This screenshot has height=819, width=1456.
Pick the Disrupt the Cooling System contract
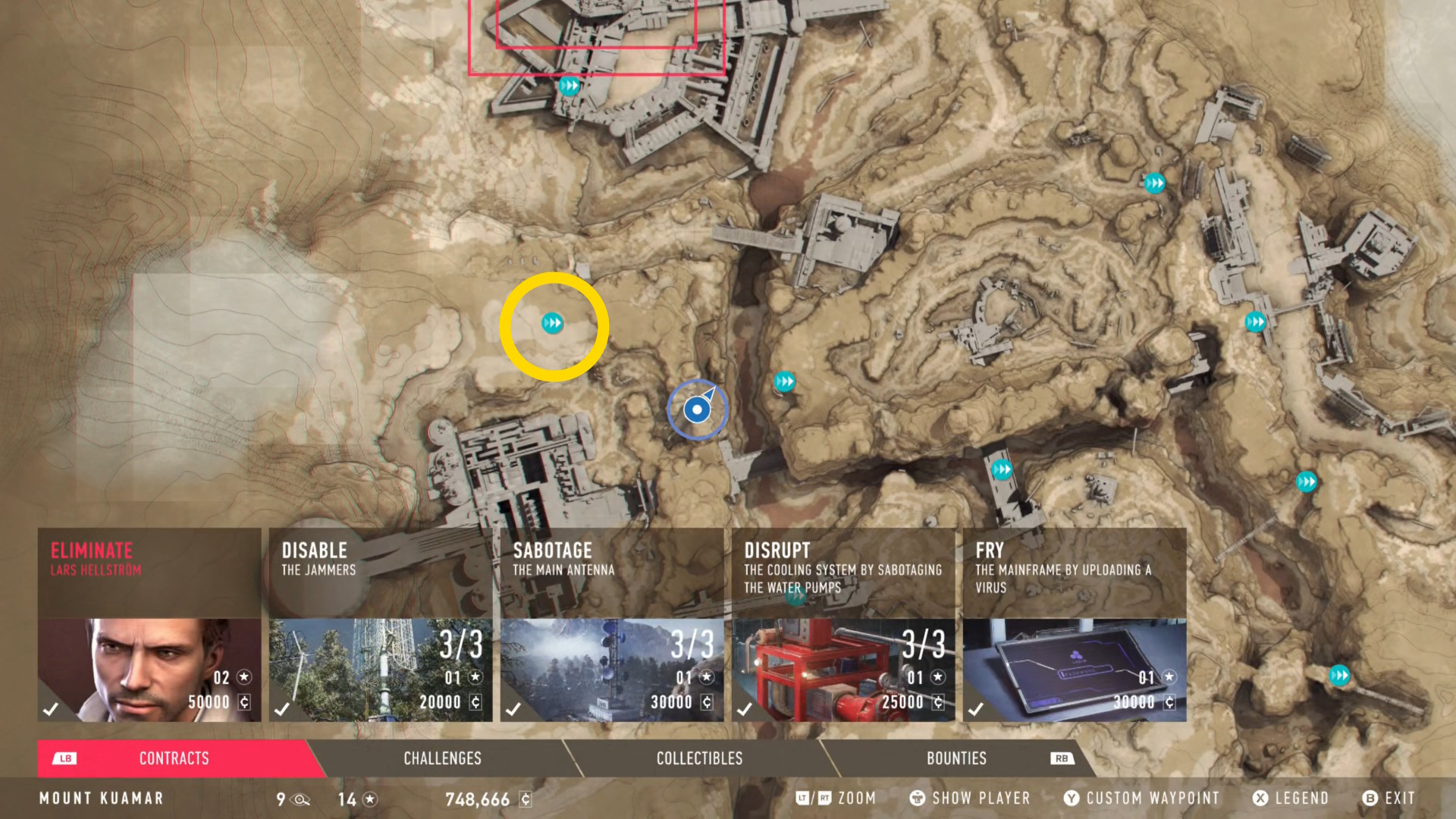pos(843,625)
